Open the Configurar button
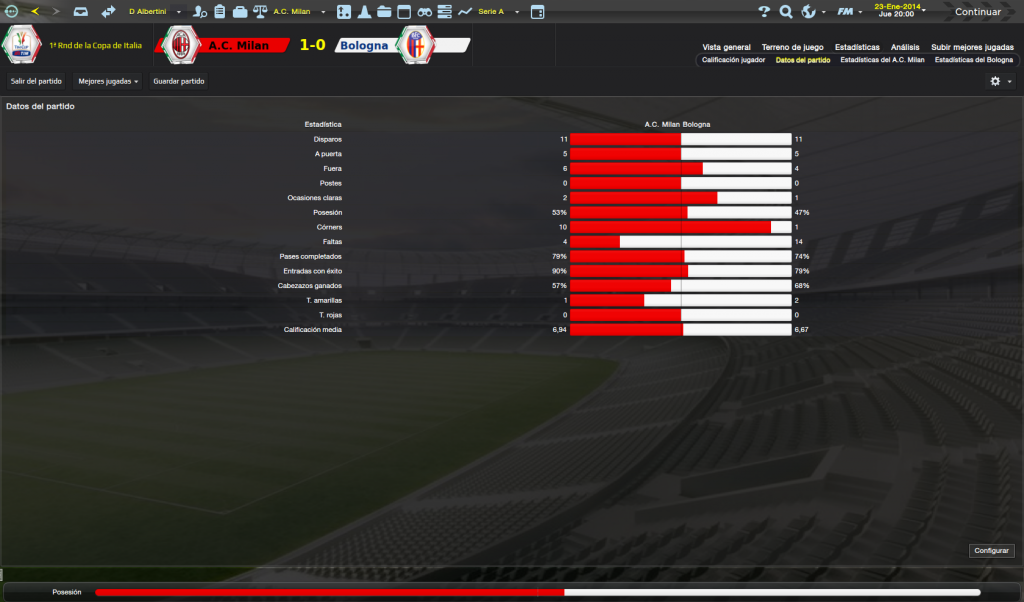 click(x=992, y=551)
